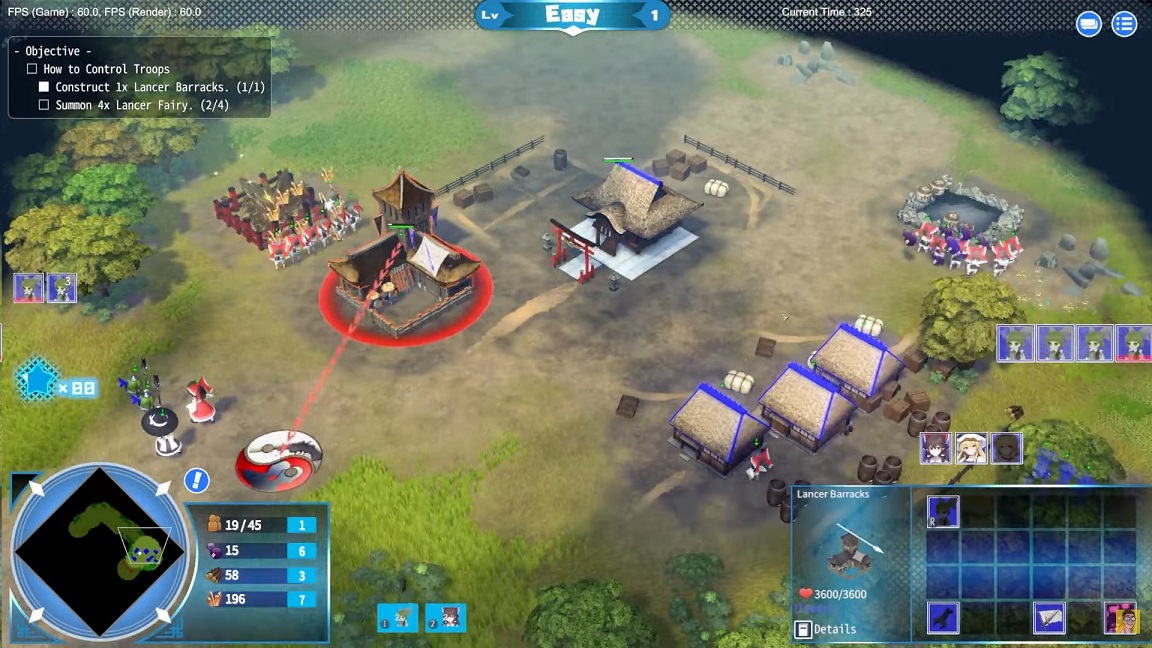1152x648 pixels.
Task: Select the blonde Marisa hero portrait
Action: 971,448
